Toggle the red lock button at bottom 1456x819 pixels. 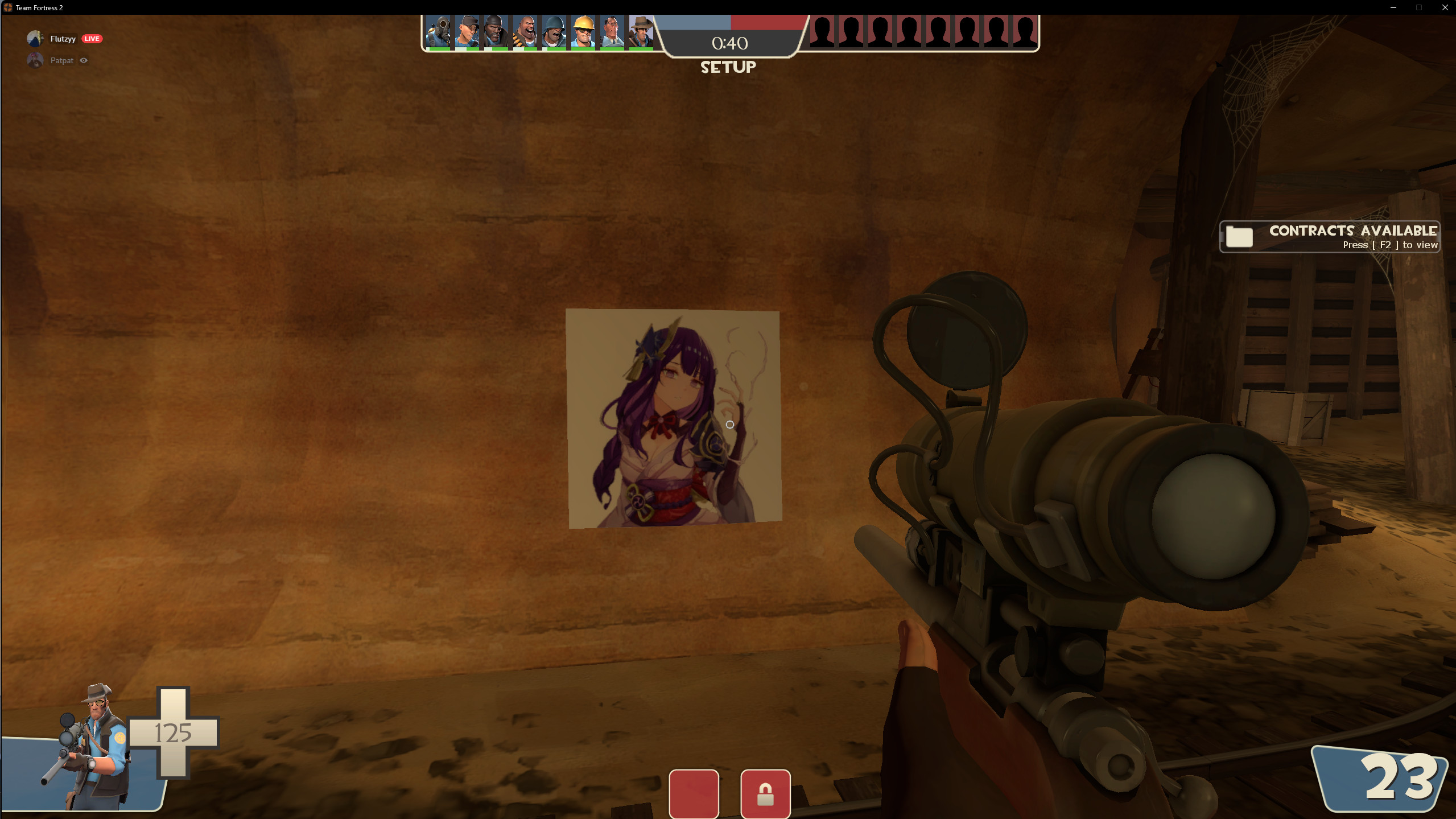(x=766, y=793)
